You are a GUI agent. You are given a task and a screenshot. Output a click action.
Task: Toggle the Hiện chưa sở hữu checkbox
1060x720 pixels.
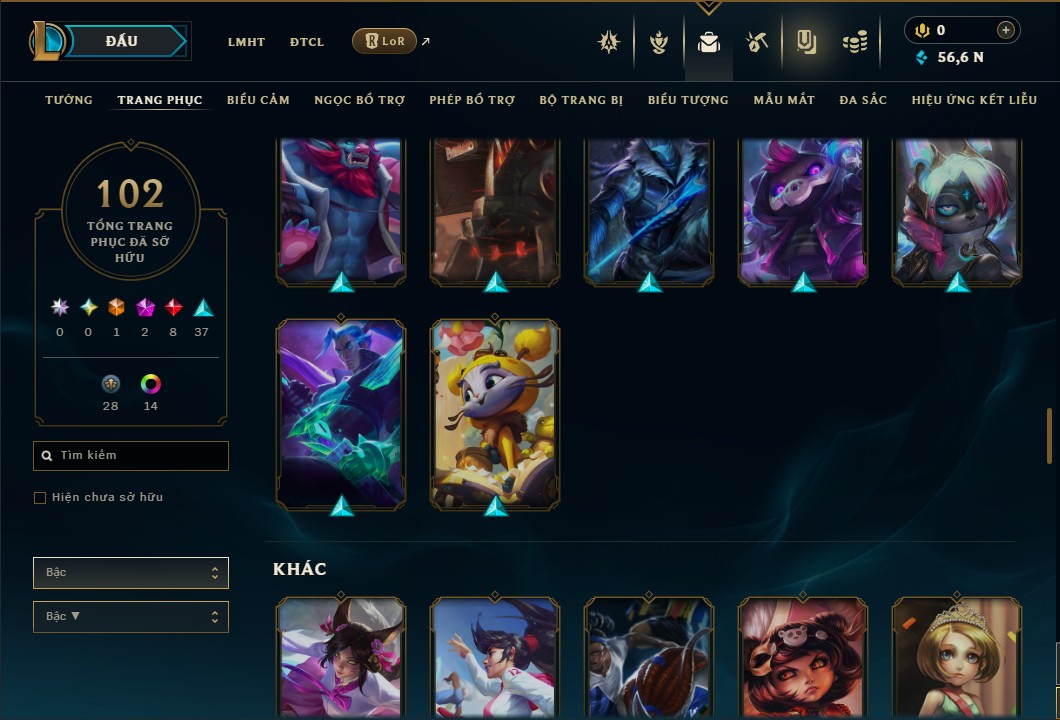coord(40,498)
